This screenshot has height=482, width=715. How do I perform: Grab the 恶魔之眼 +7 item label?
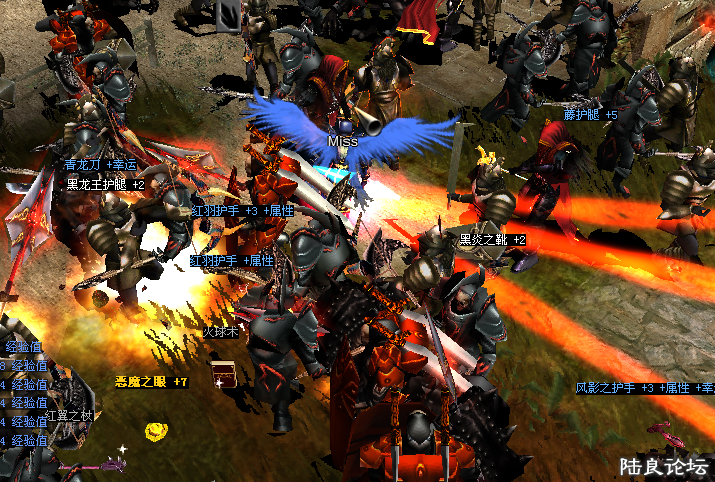click(x=151, y=382)
